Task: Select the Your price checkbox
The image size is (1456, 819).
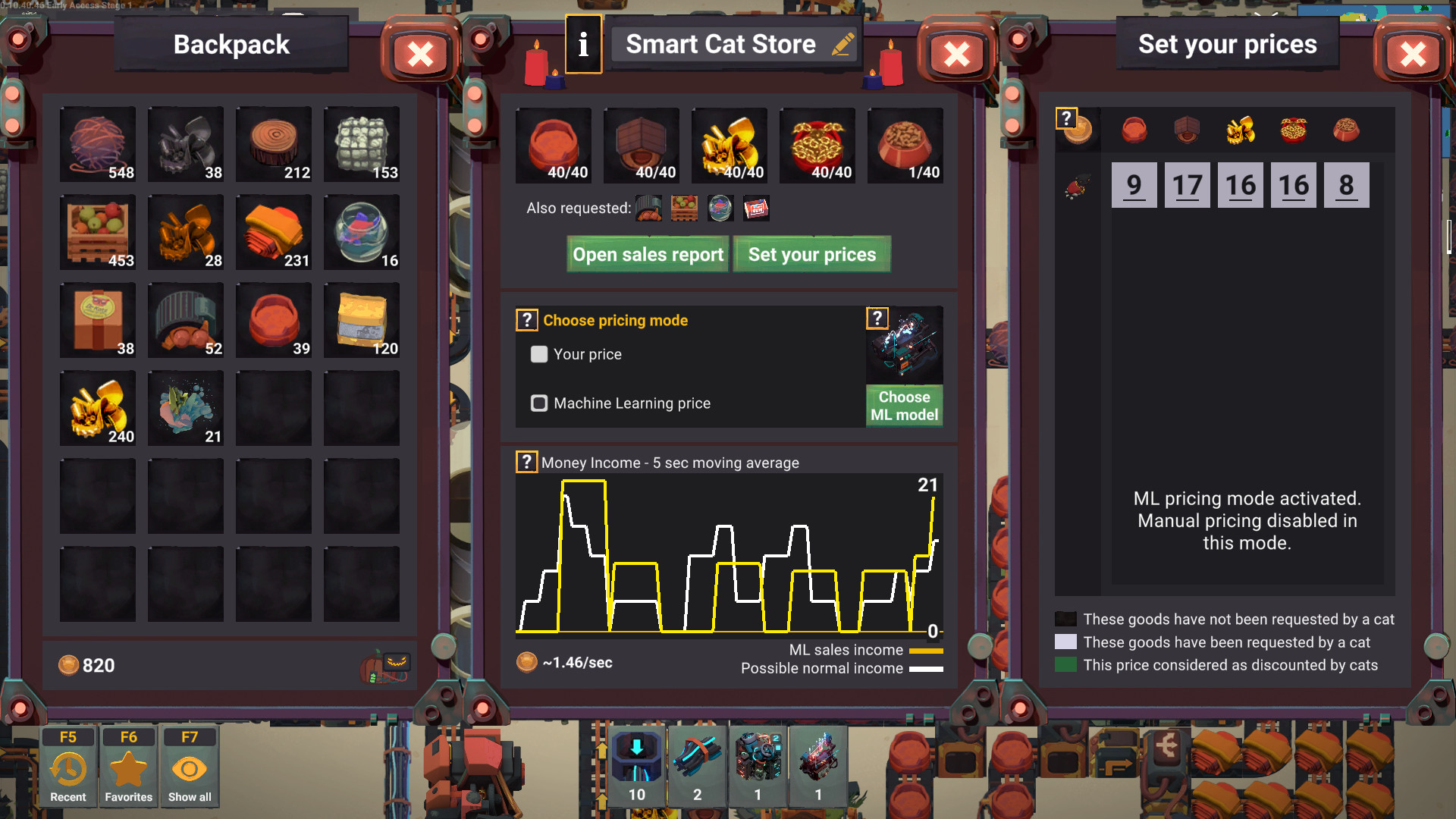Action: (x=539, y=354)
